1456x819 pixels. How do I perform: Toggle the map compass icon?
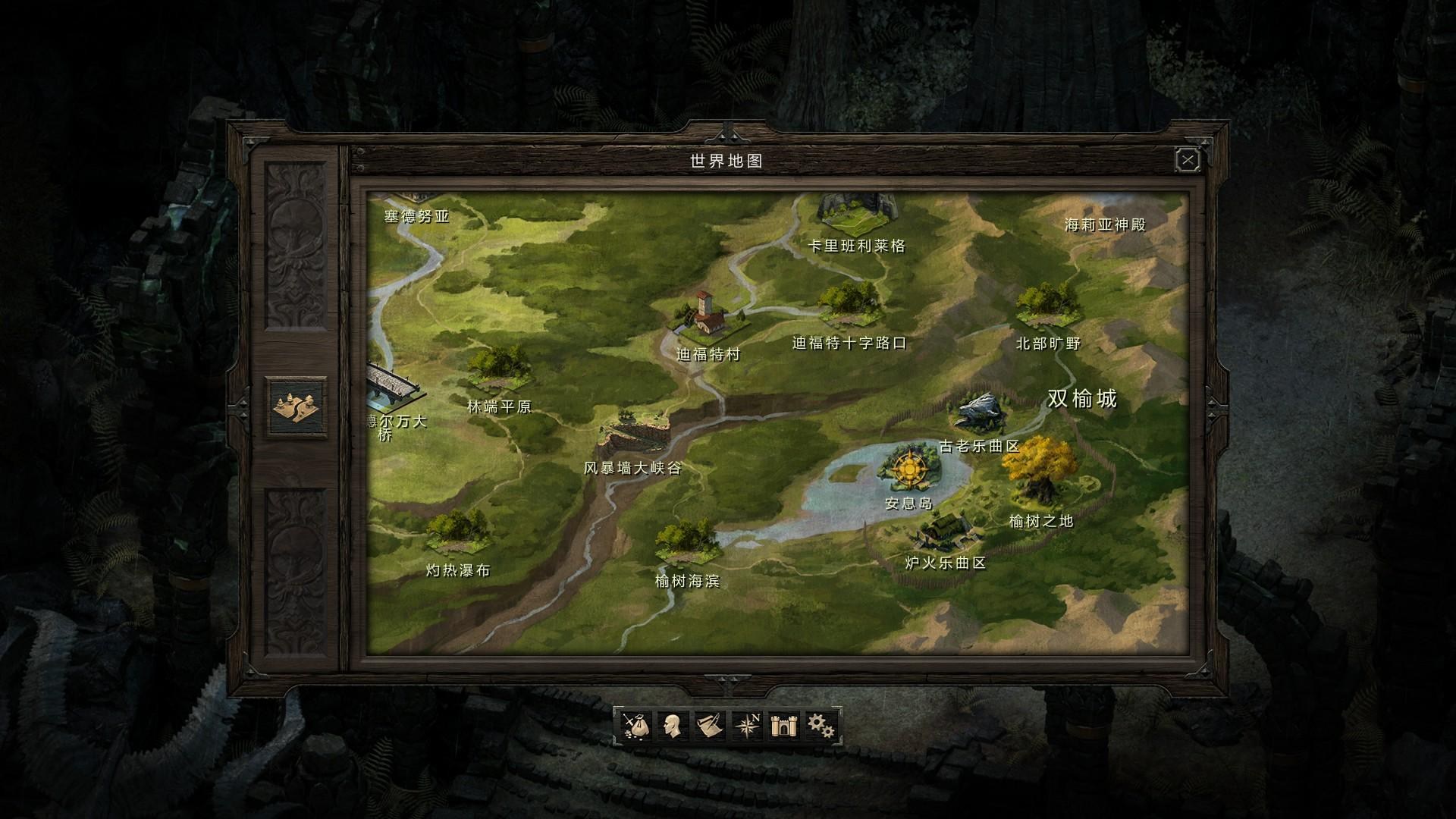click(x=747, y=726)
